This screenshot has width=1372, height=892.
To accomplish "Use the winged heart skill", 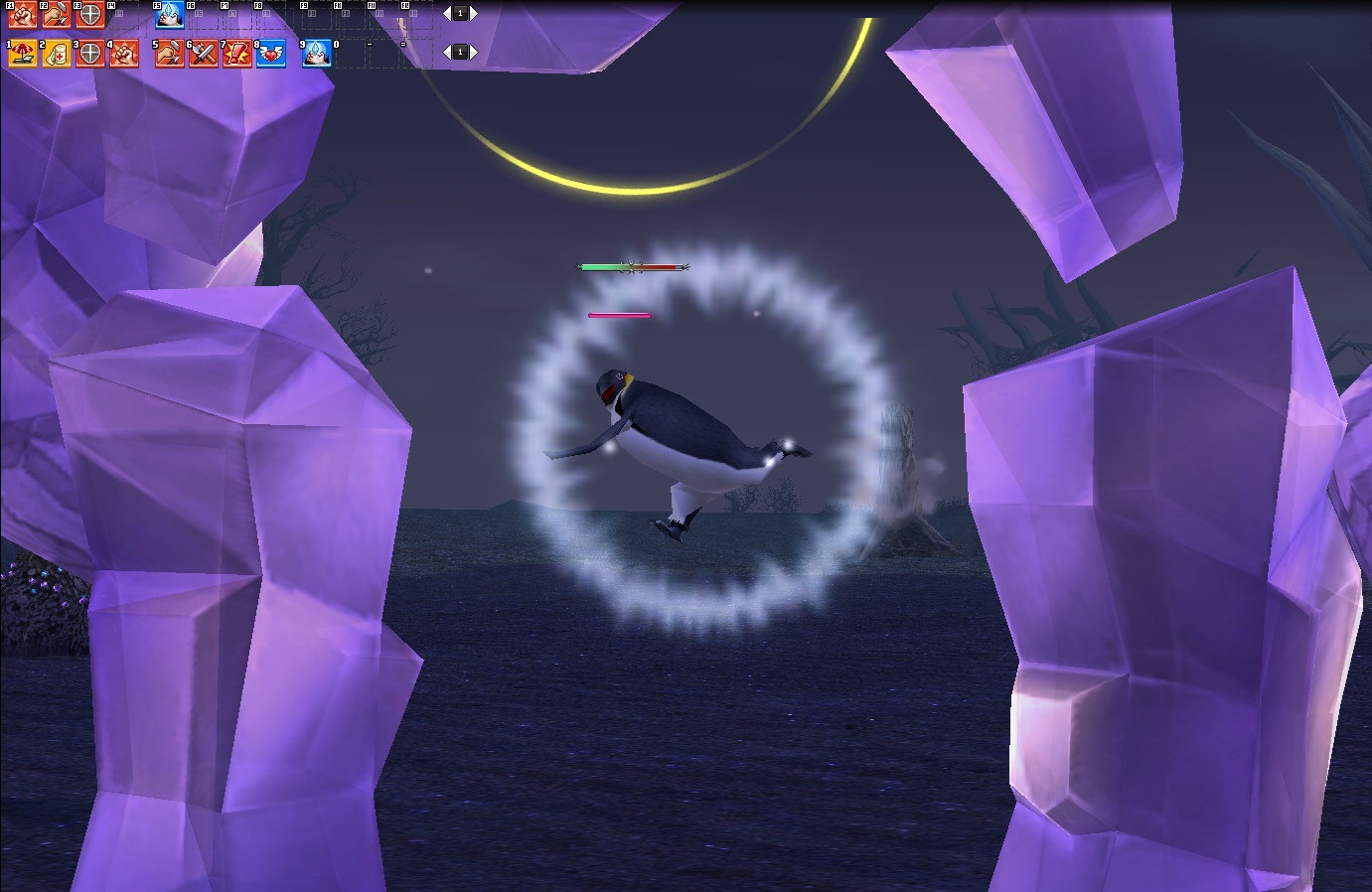I will 271,54.
